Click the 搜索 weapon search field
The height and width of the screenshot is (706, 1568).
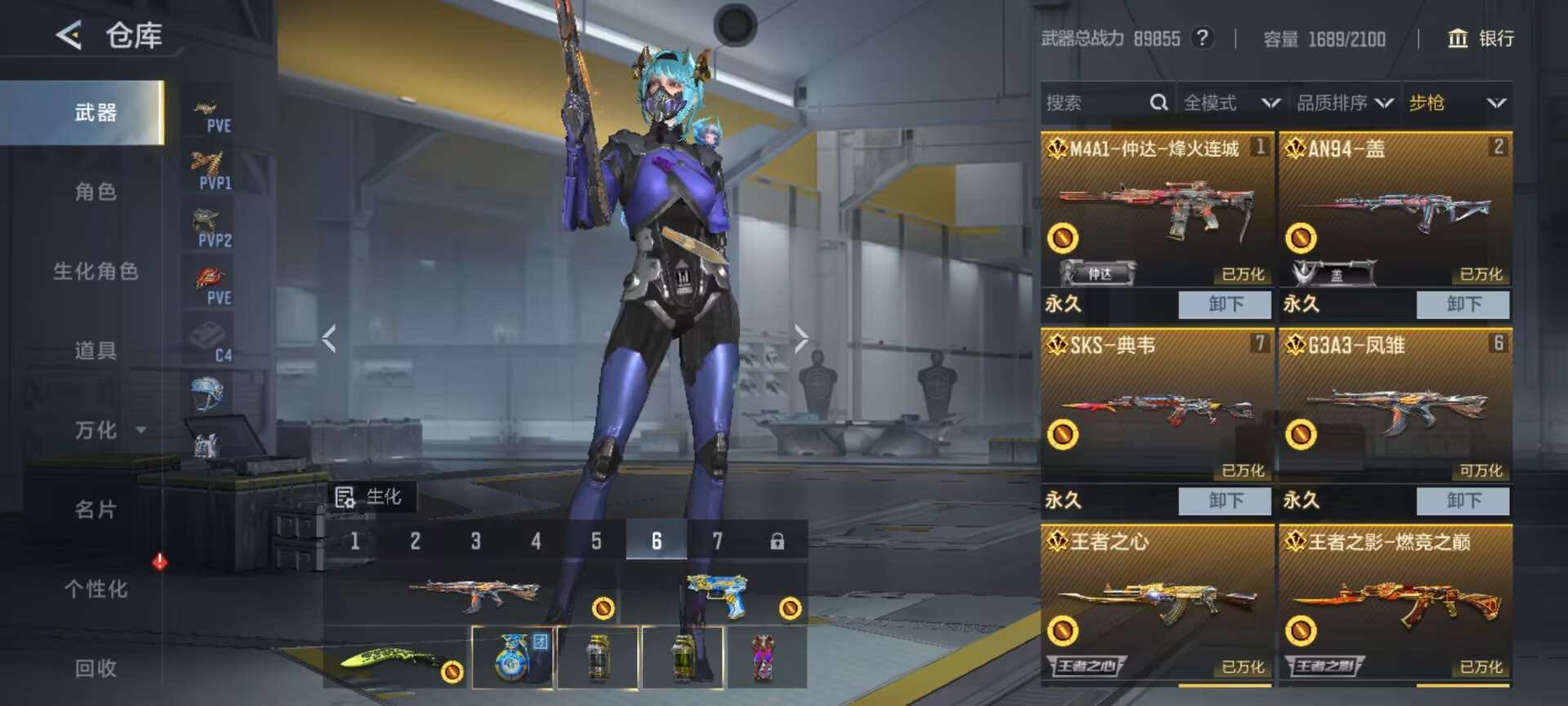coord(1094,103)
